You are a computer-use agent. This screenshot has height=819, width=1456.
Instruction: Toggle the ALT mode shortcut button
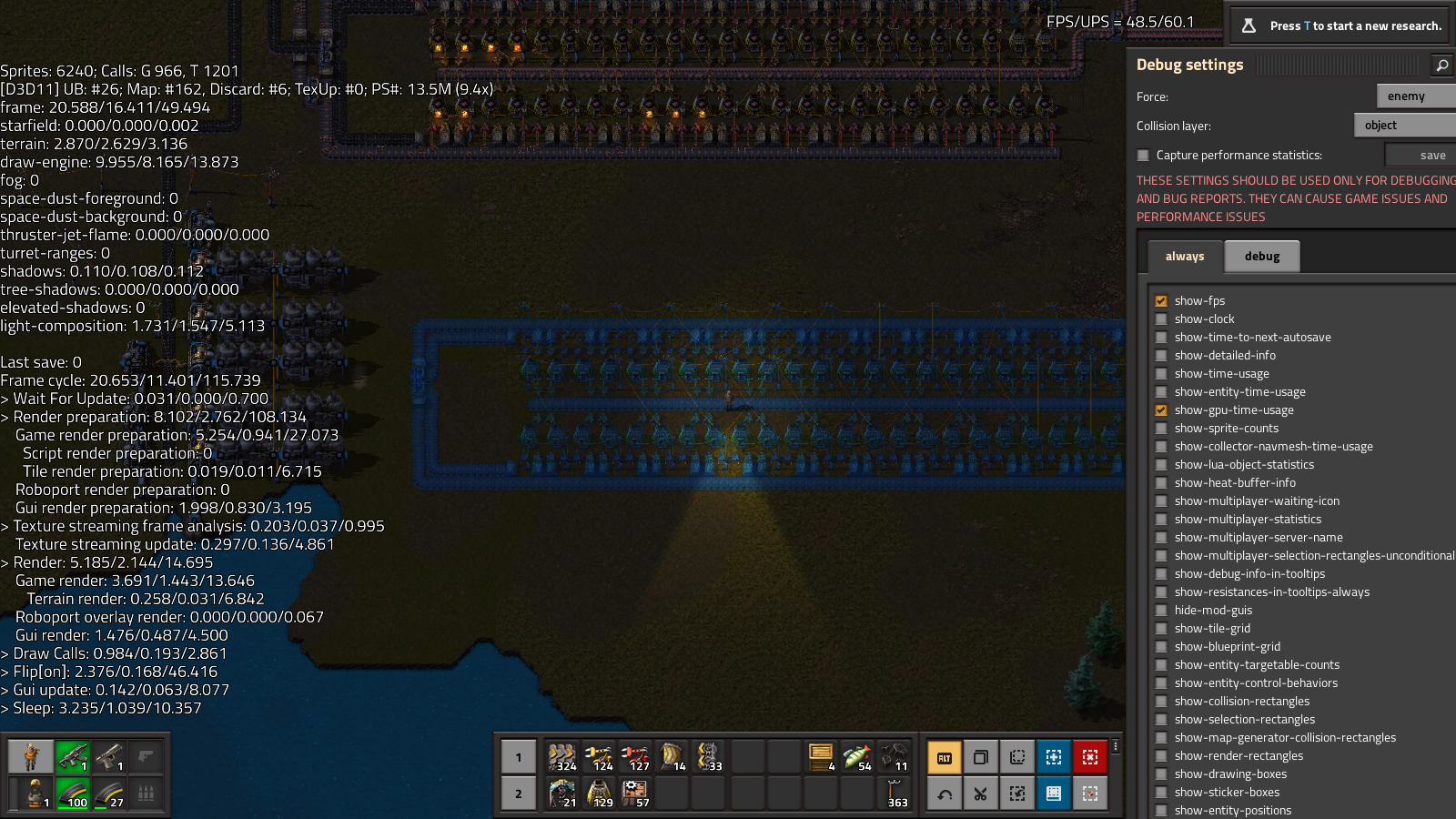944,757
